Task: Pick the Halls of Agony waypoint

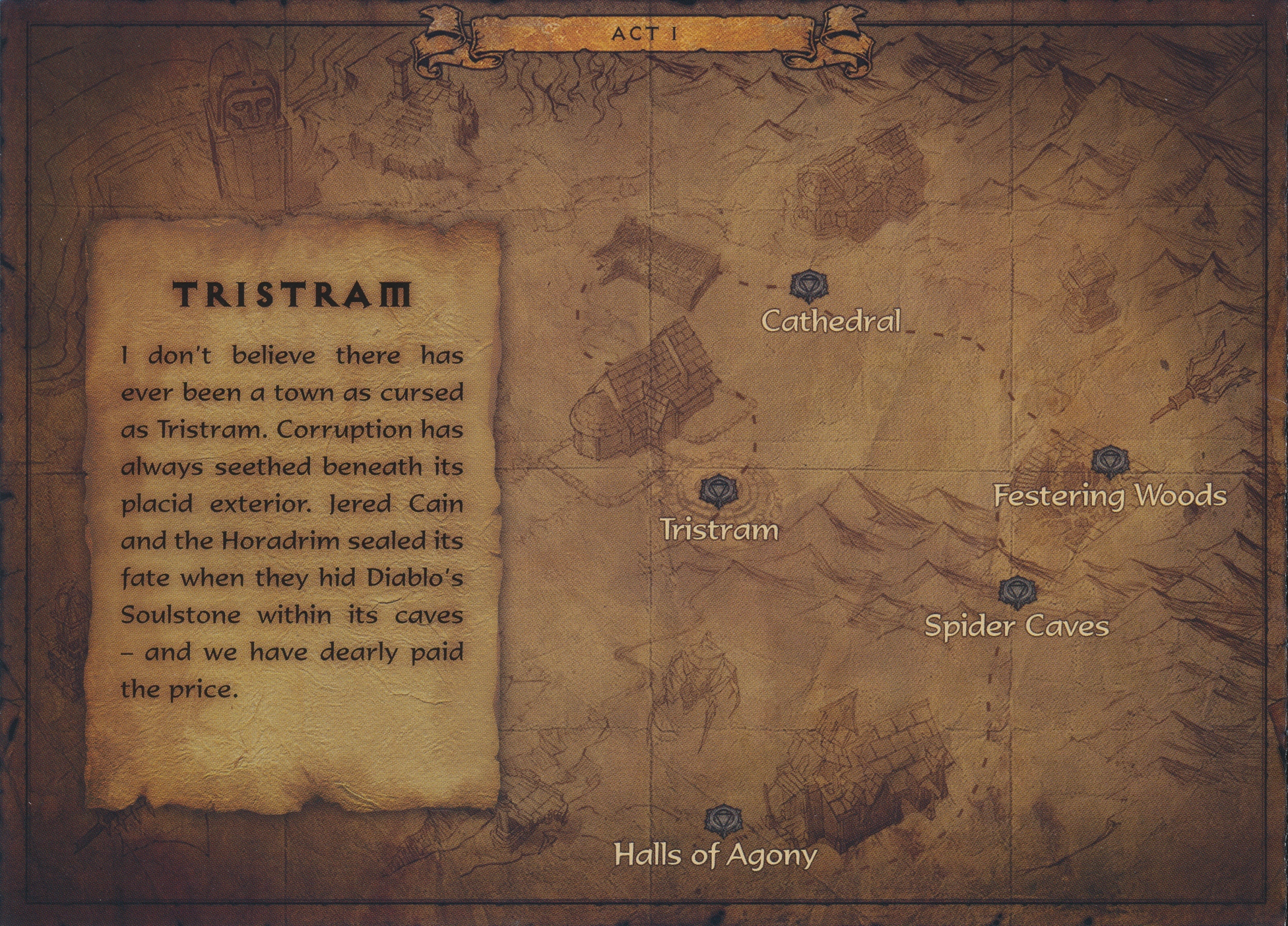Action: click(723, 822)
